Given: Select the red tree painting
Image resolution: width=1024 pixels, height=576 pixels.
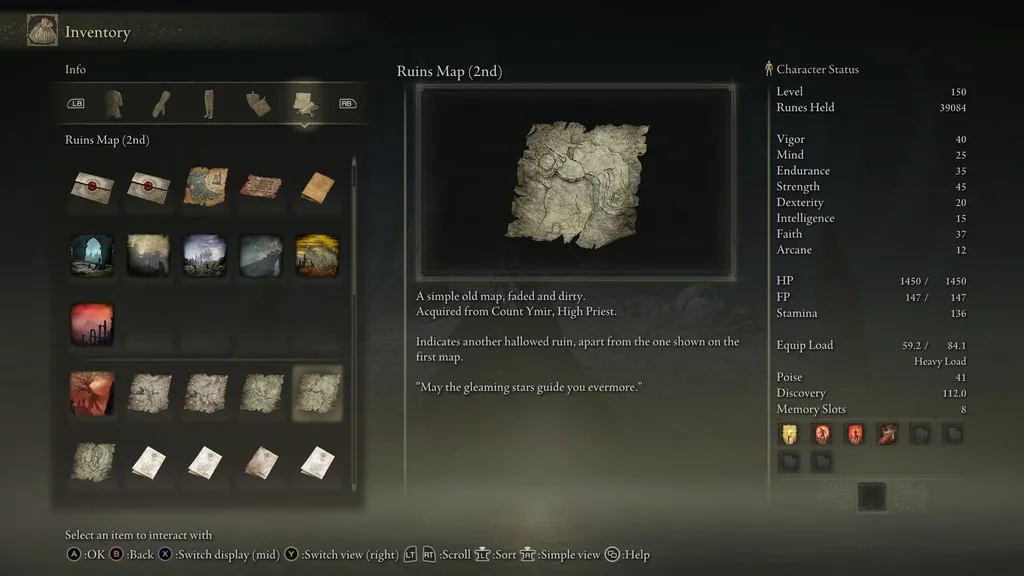Looking at the screenshot, I should [93, 393].
